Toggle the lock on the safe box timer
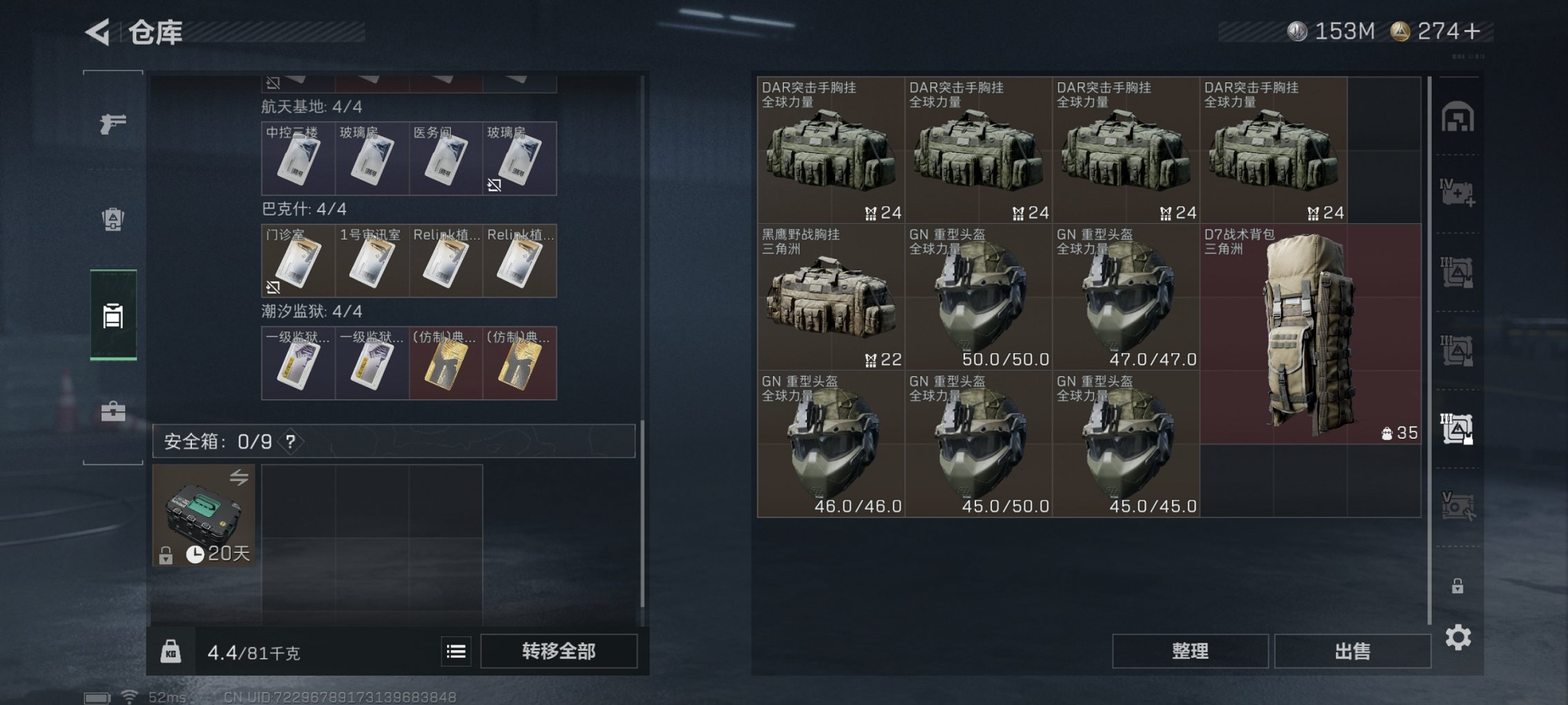1568x705 pixels. point(166,556)
